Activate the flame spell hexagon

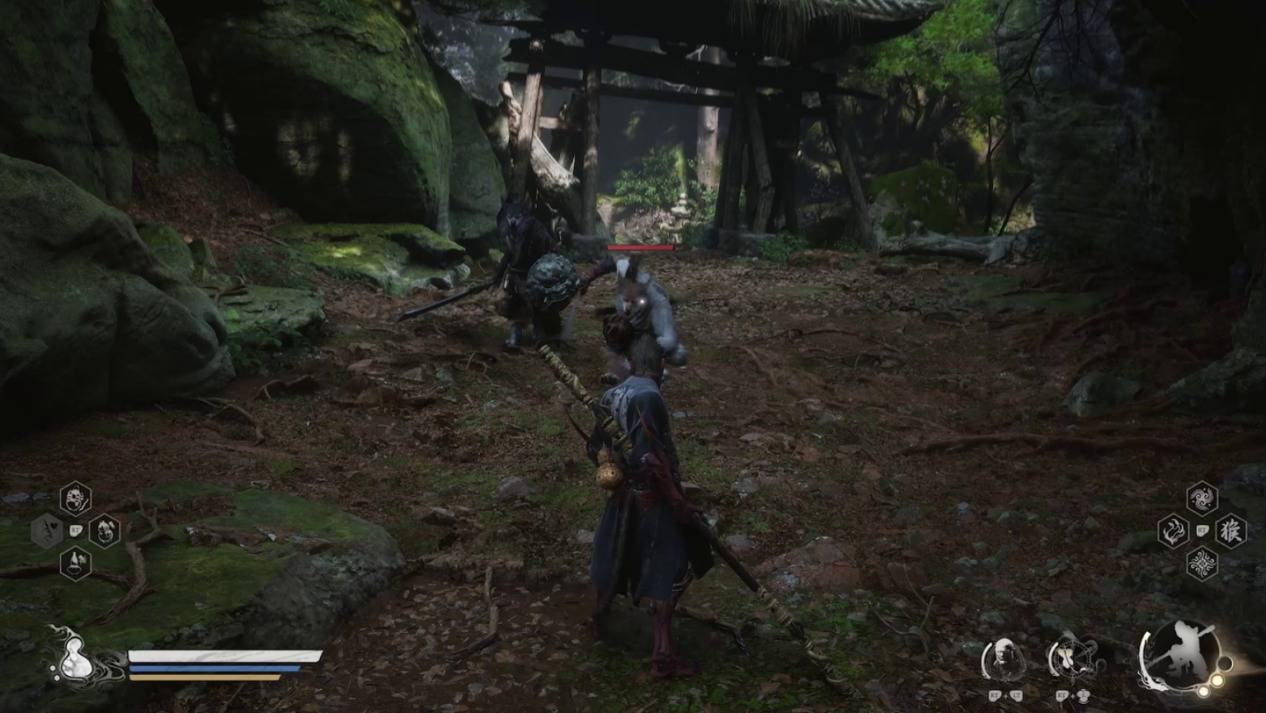pyautogui.click(x=1173, y=530)
